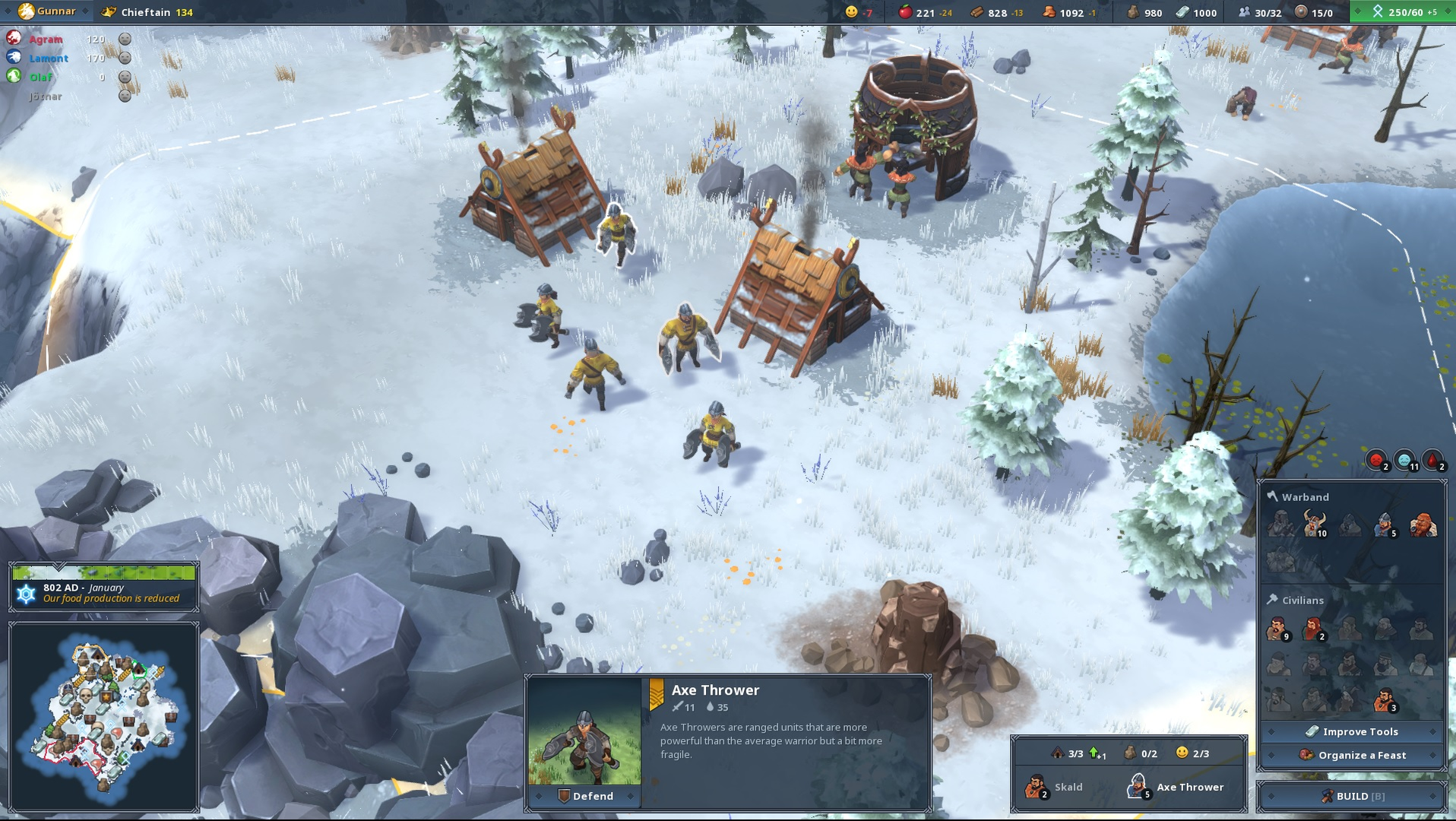Viewport: 1456px width, 821px height.
Task: Click the red unhappy face alert icon
Action: point(1376,460)
